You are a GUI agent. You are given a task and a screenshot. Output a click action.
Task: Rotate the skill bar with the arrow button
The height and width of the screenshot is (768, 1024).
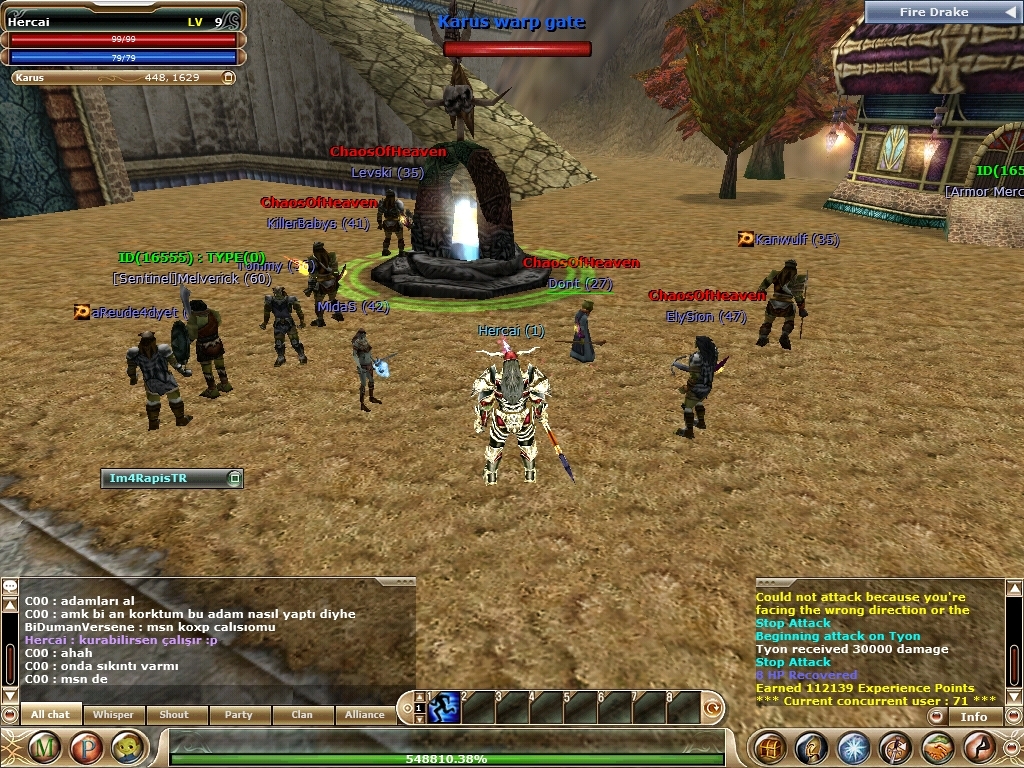pos(713,708)
